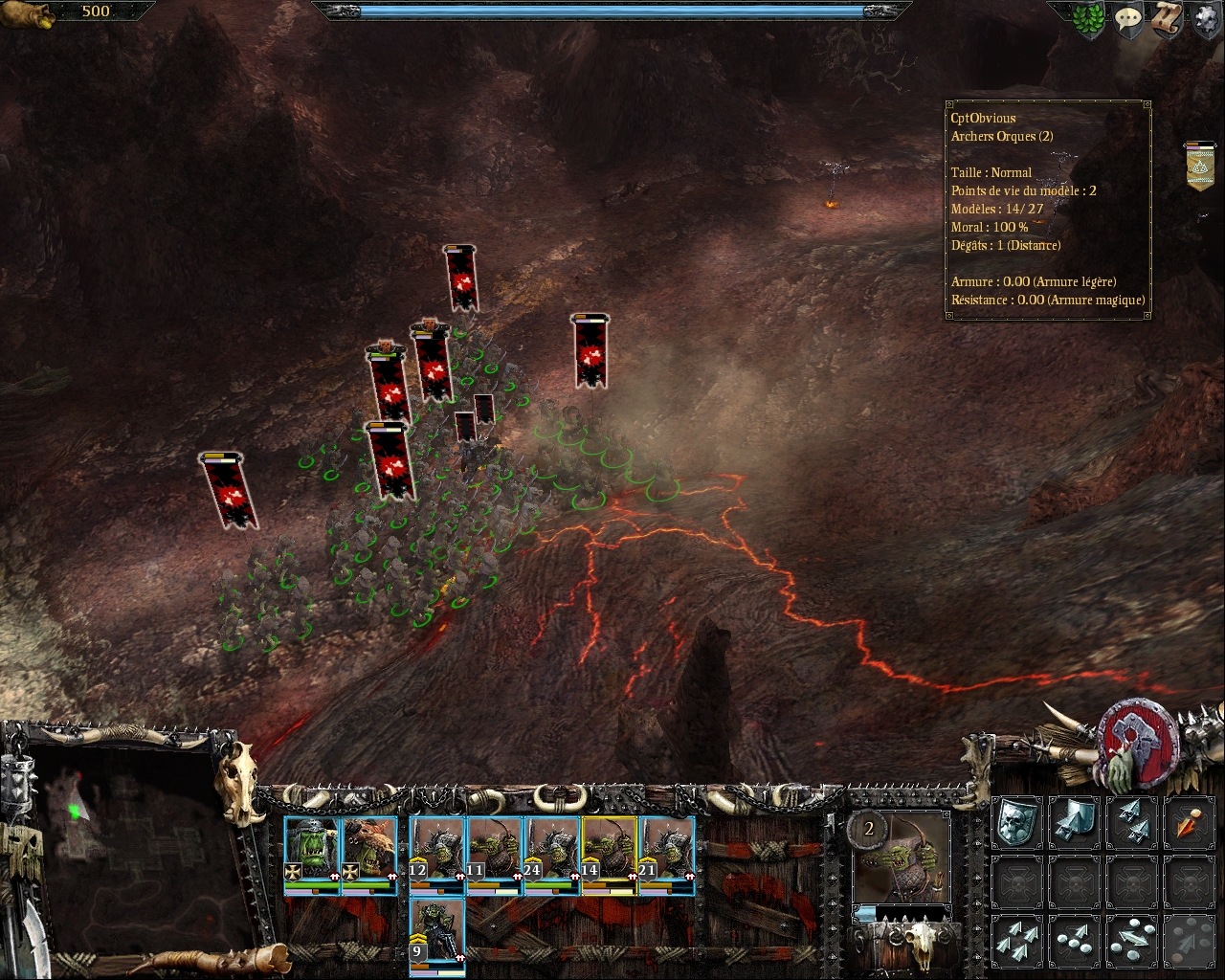Viewport: 1225px width, 980px height.
Task: Select the orc hero card beside the helmeted hero
Action: point(369,854)
